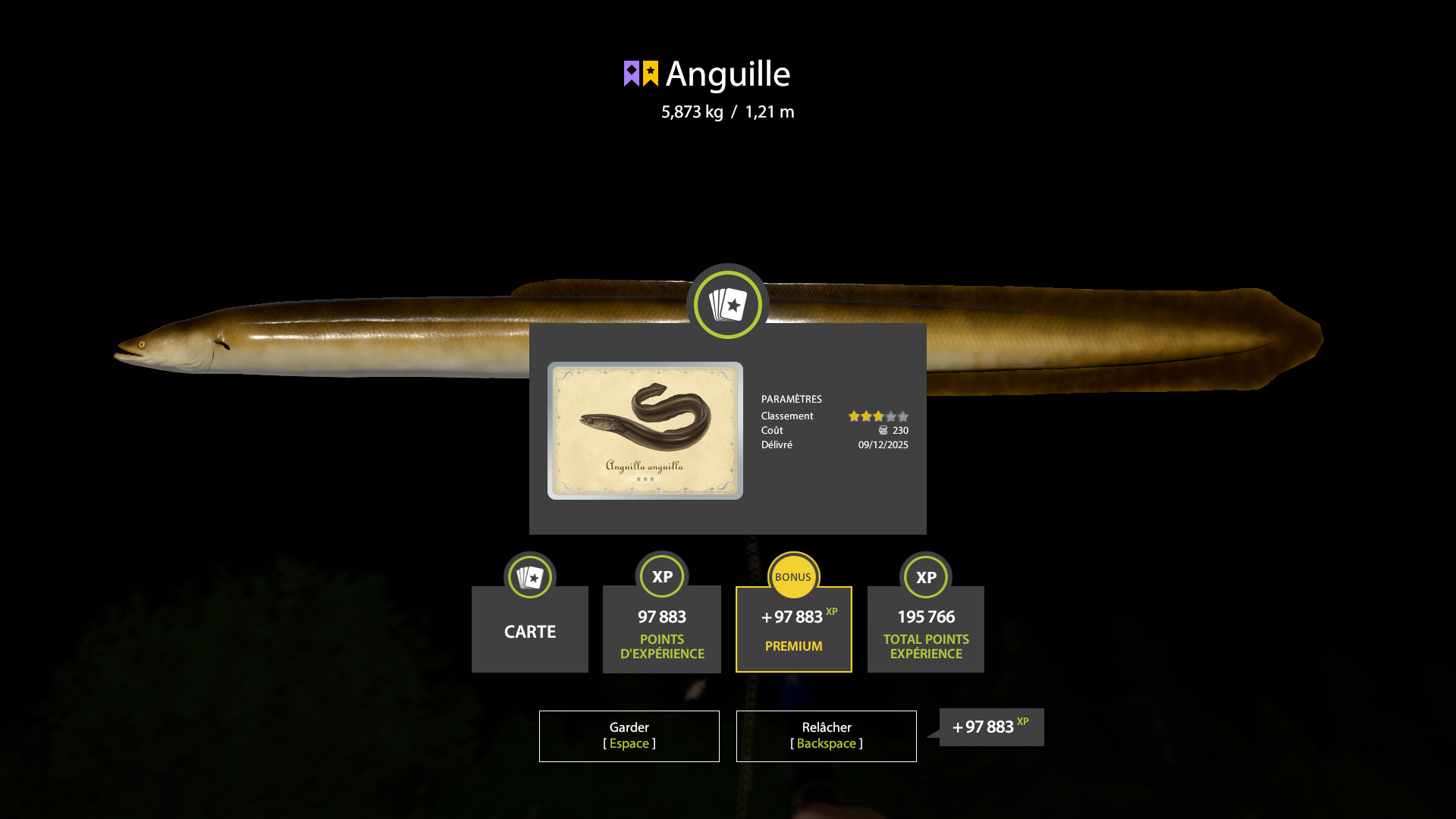Click the Délivré date 09/12/2025
Screen dimensions: 1456x819
pyautogui.click(x=882, y=444)
